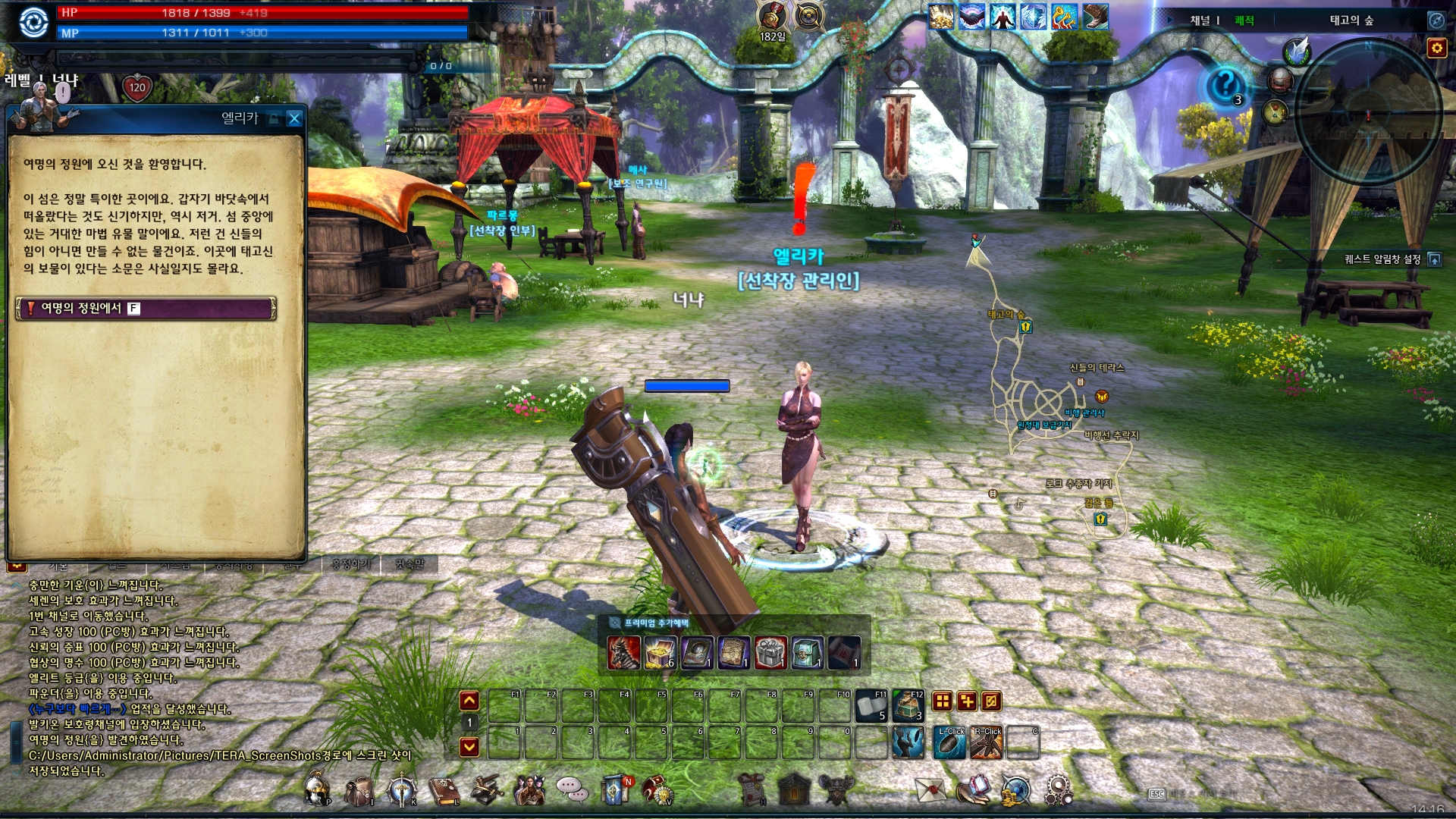
Task: Open the inventory bag (I icon)
Action: point(359,791)
